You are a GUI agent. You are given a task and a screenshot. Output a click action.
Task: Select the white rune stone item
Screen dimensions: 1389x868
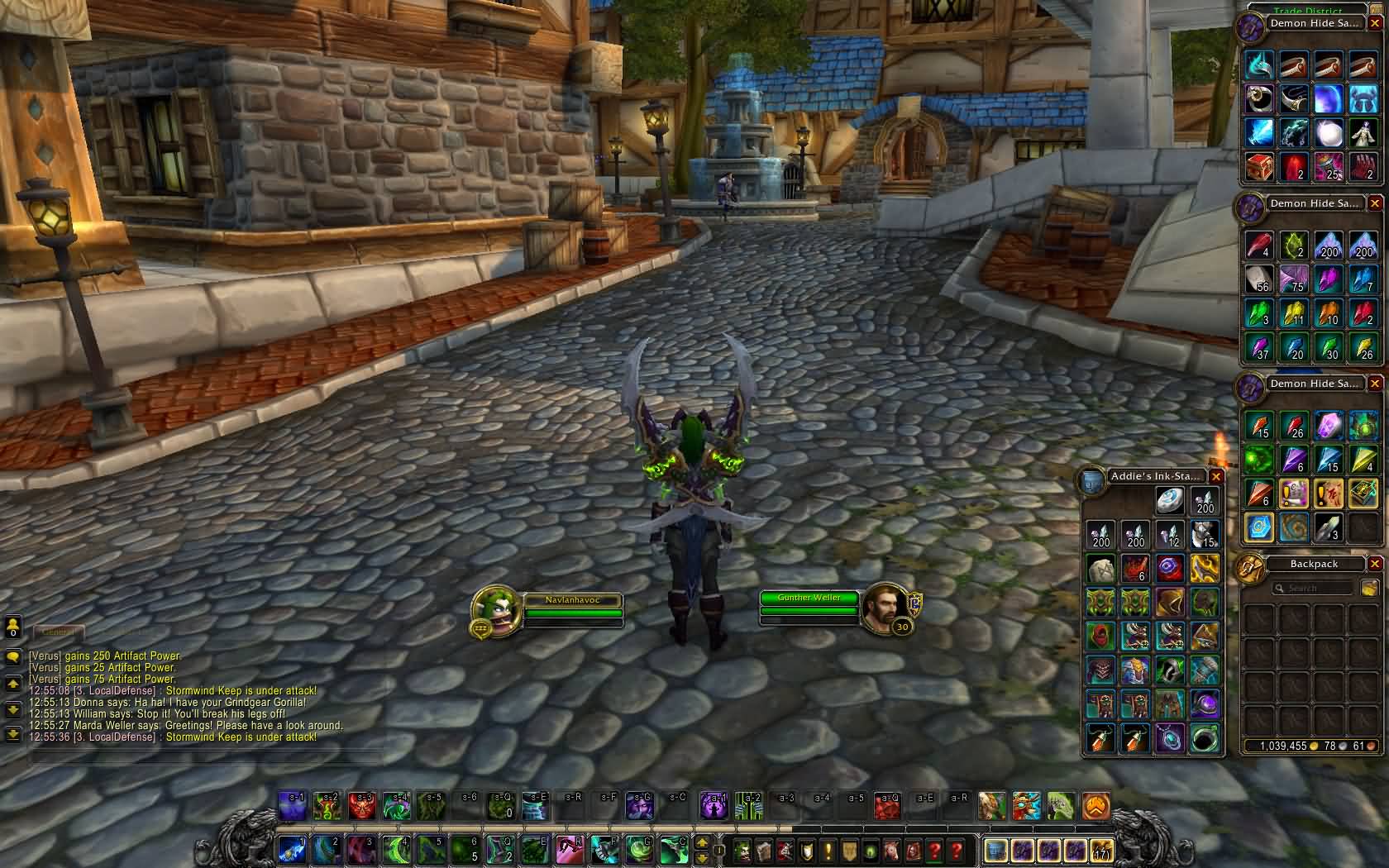click(1100, 569)
